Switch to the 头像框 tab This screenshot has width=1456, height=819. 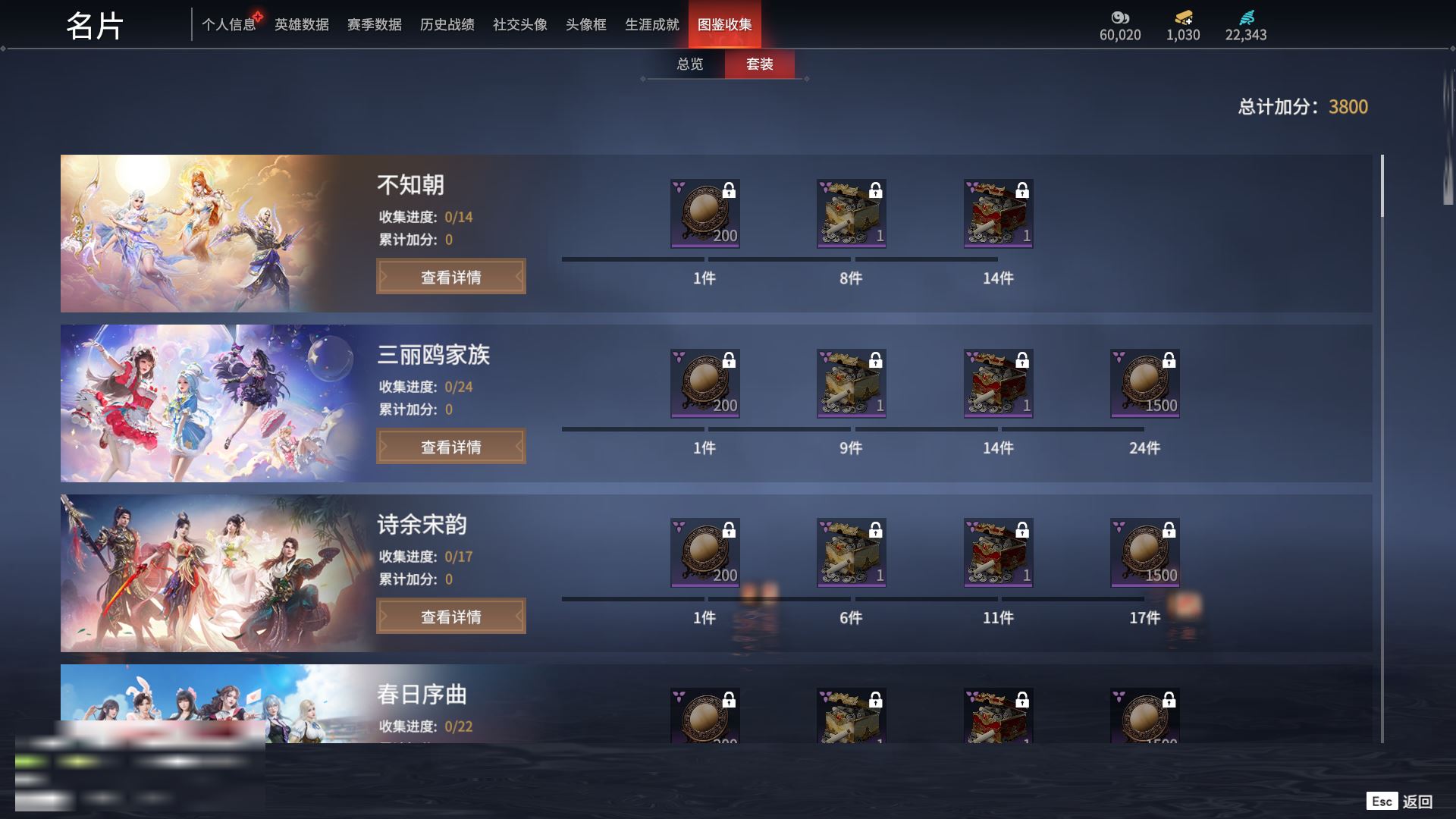click(x=585, y=25)
